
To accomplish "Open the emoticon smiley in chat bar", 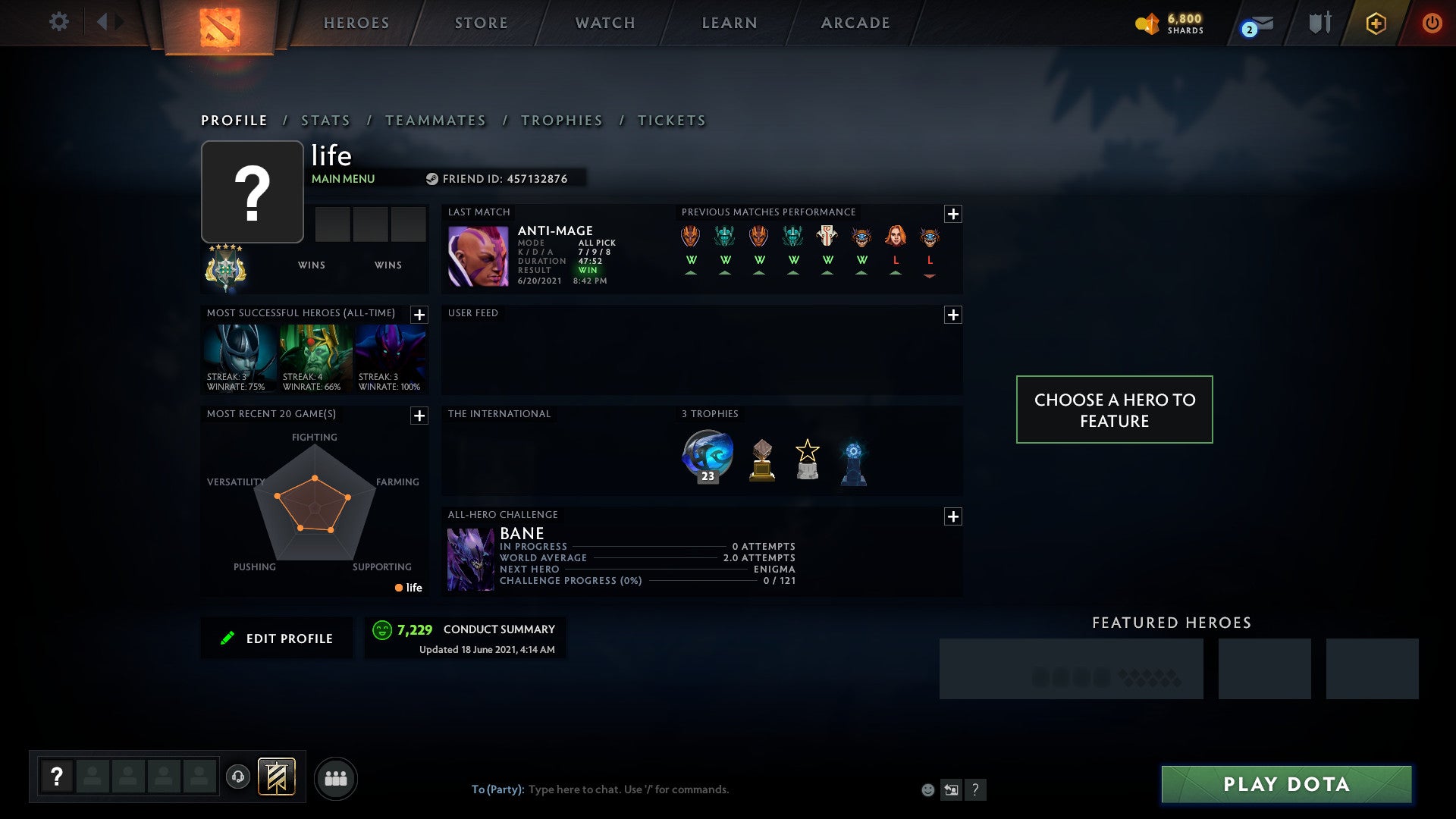I will (x=927, y=789).
